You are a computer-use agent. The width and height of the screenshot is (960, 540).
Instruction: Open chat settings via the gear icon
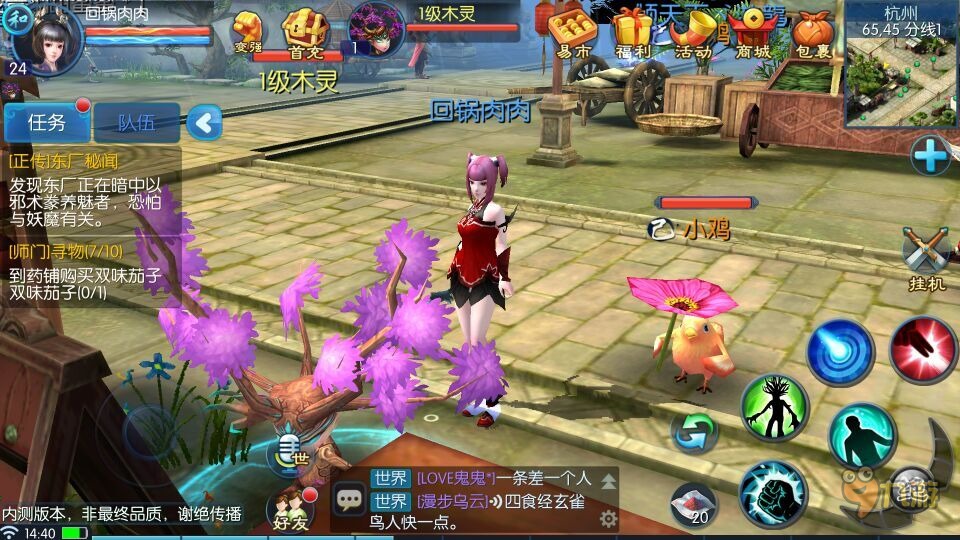607,518
